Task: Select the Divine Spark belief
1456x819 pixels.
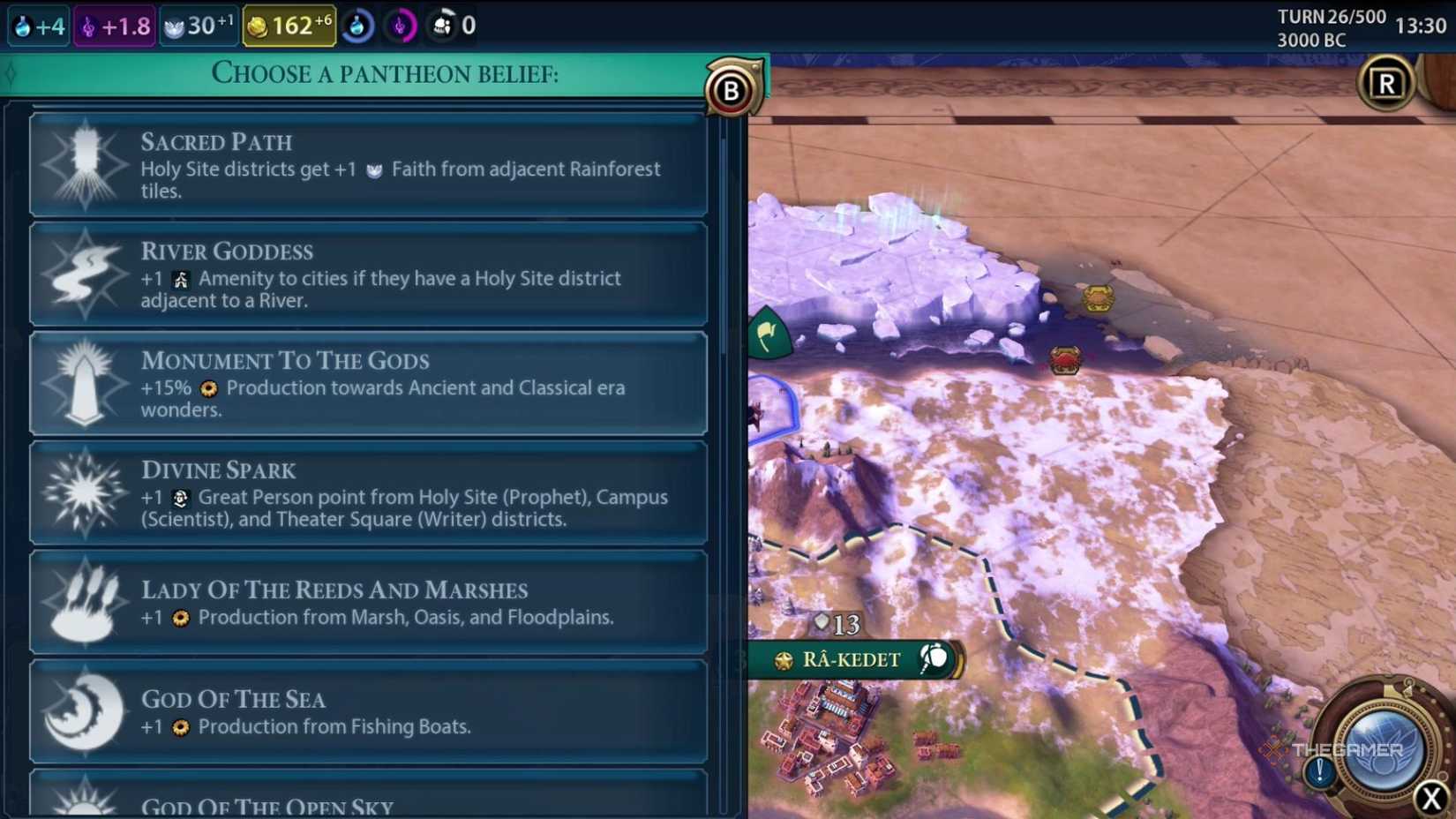Action: [369, 492]
